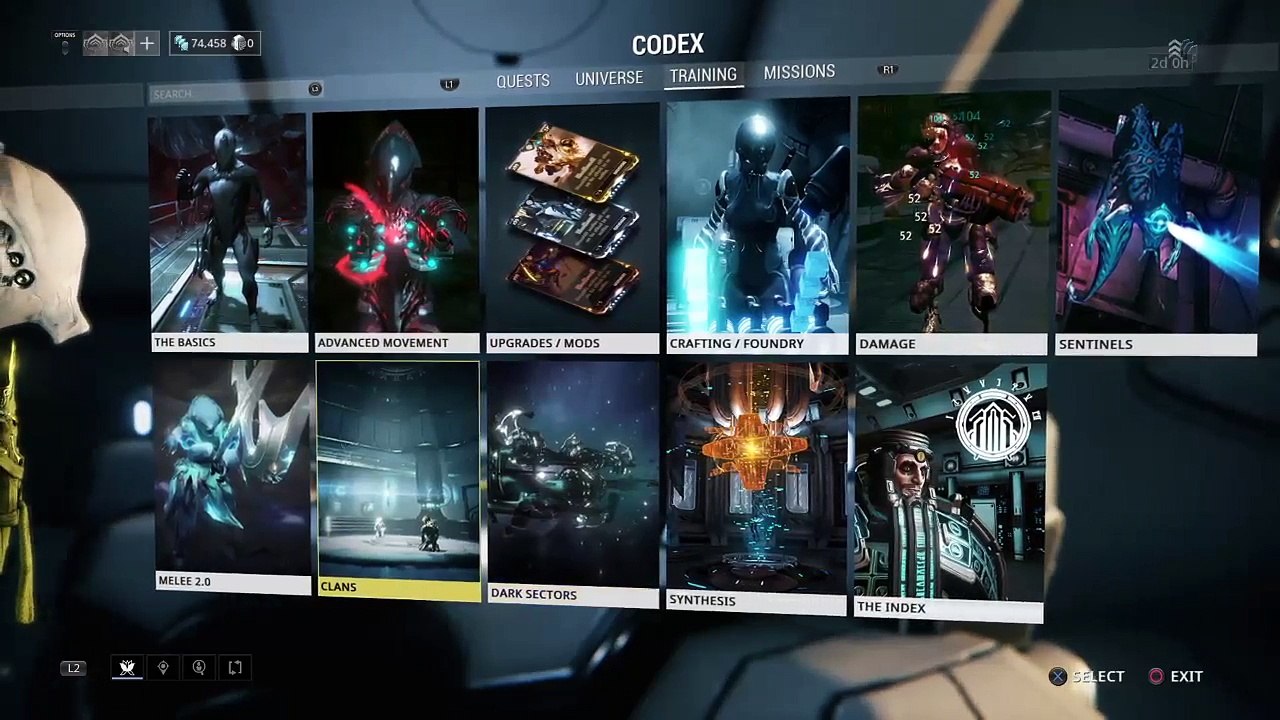Select the Crafting / Foundry tile
Viewport: 1280px width, 720px height.
(x=758, y=227)
